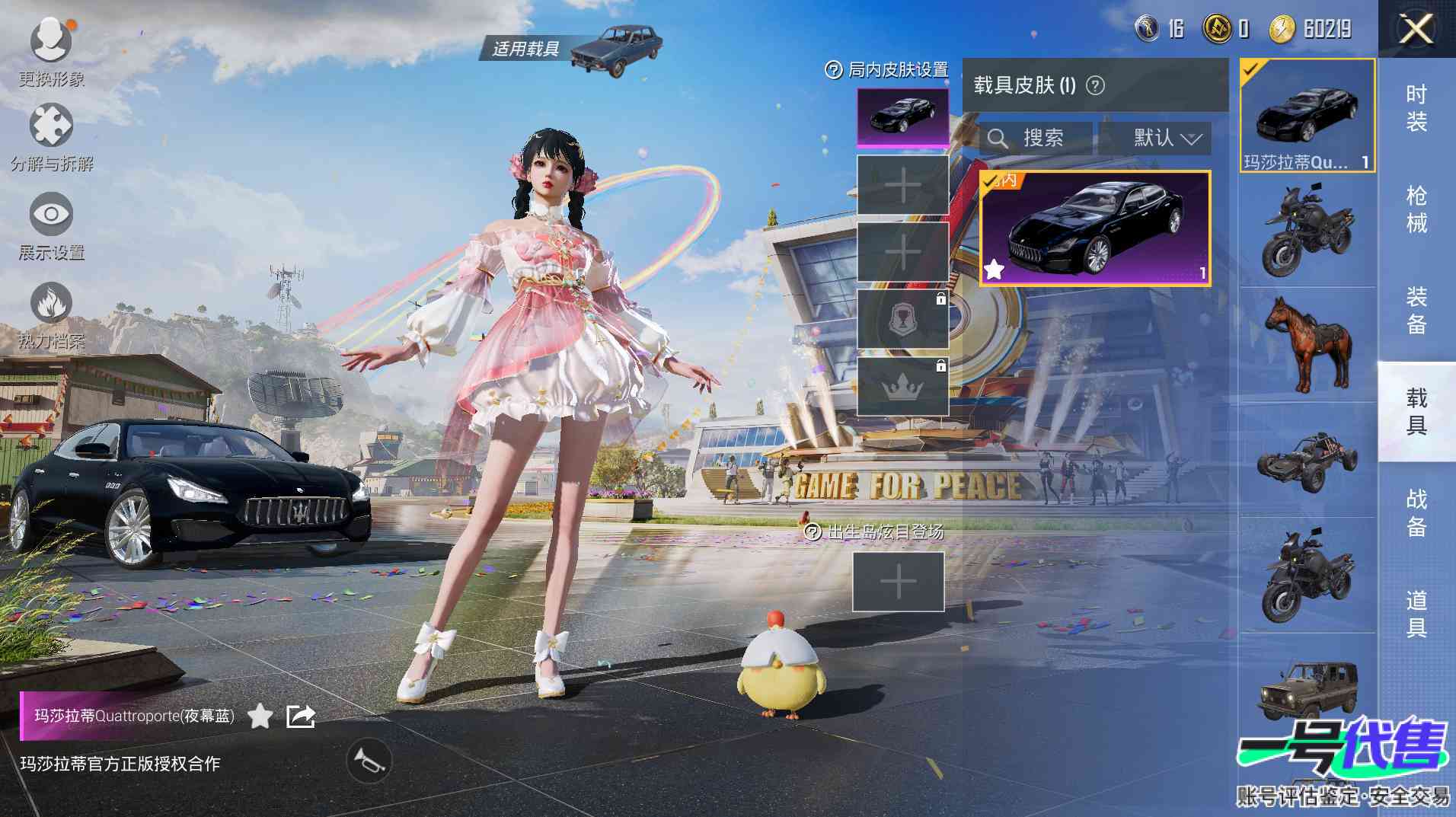Add a 出生岛炫目登场 entrance with plus button
The width and height of the screenshot is (1456, 817).
click(898, 582)
